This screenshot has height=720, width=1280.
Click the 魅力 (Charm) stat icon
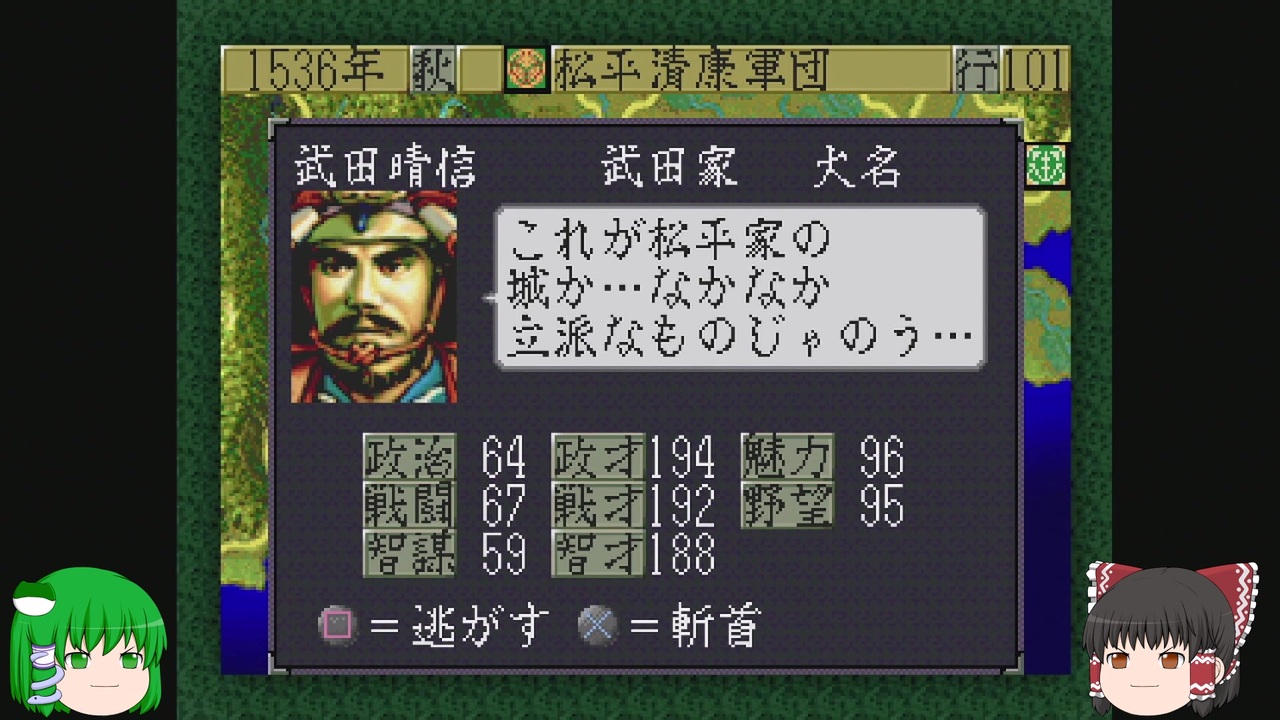[786, 458]
